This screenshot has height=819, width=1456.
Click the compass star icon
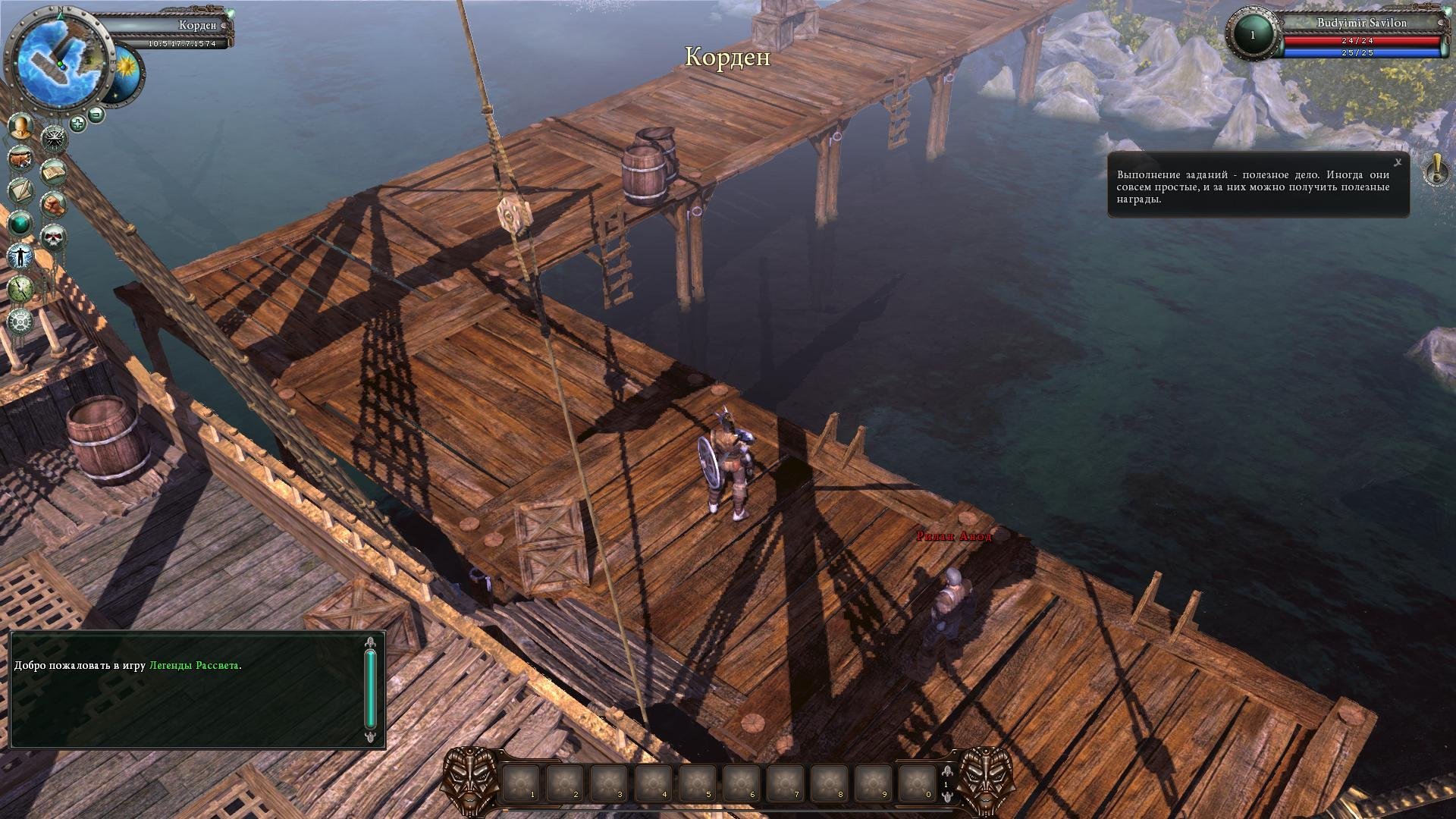coord(55,138)
